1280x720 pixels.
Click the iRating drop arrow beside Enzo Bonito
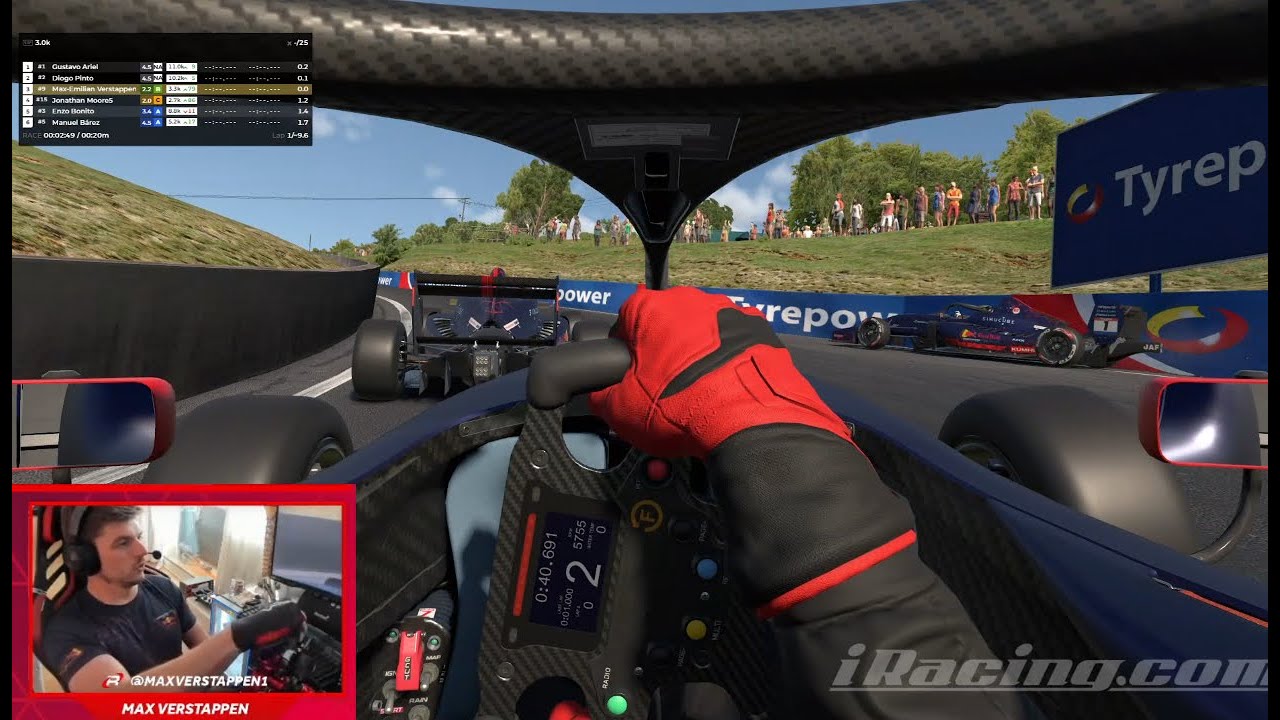(x=186, y=111)
